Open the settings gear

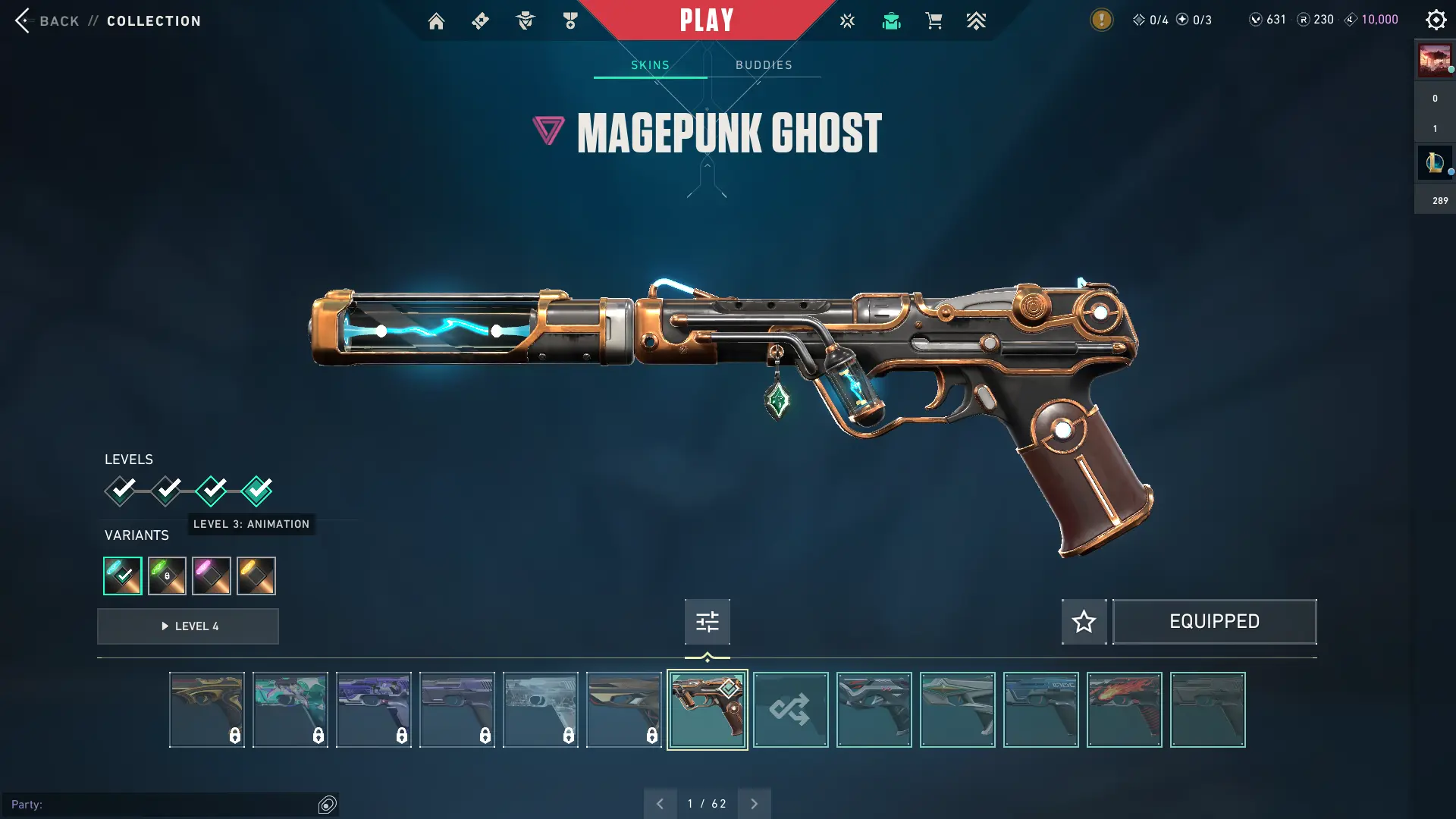click(1436, 20)
